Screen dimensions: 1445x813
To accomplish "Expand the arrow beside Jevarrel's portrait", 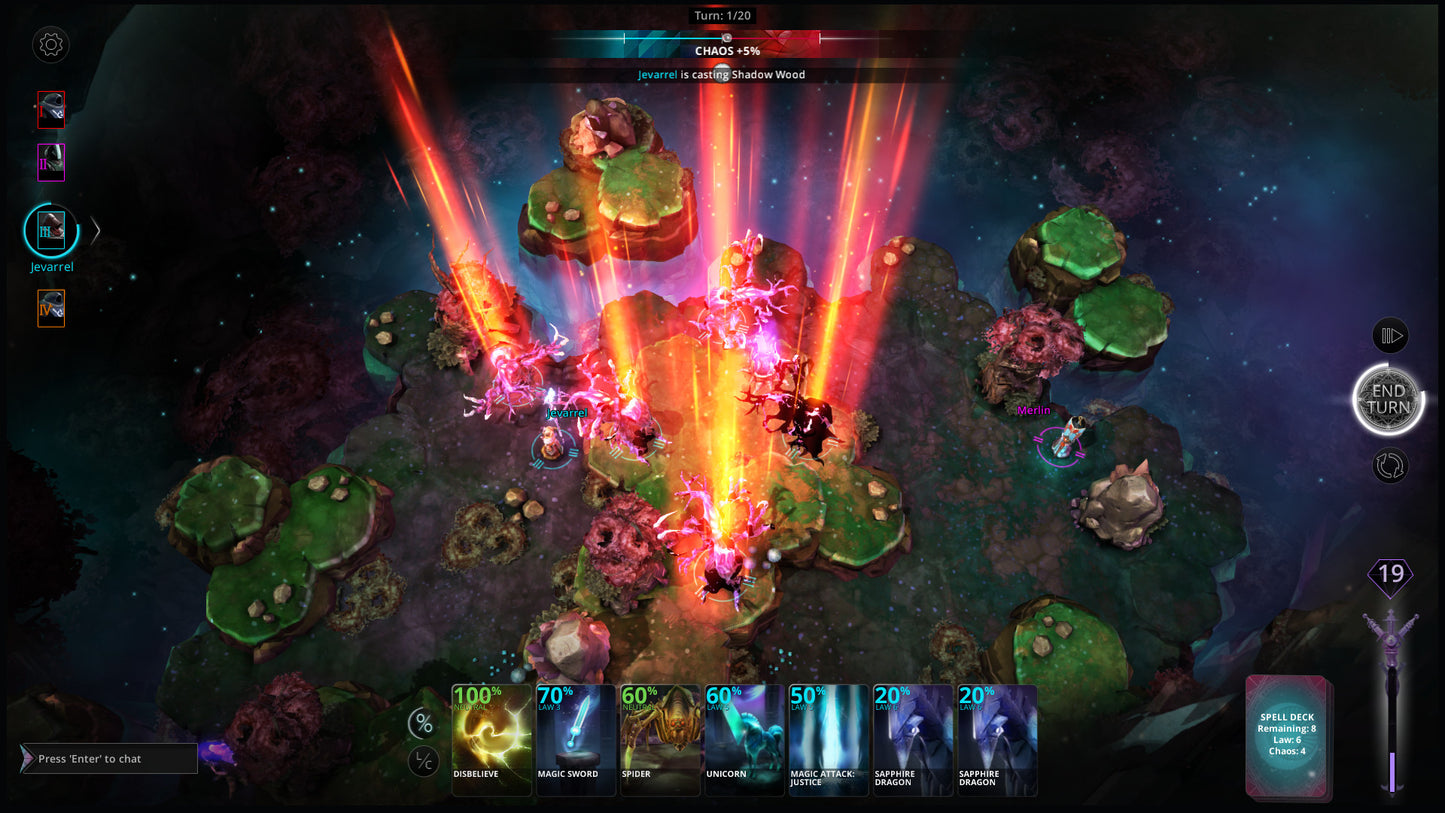I will (x=96, y=231).
